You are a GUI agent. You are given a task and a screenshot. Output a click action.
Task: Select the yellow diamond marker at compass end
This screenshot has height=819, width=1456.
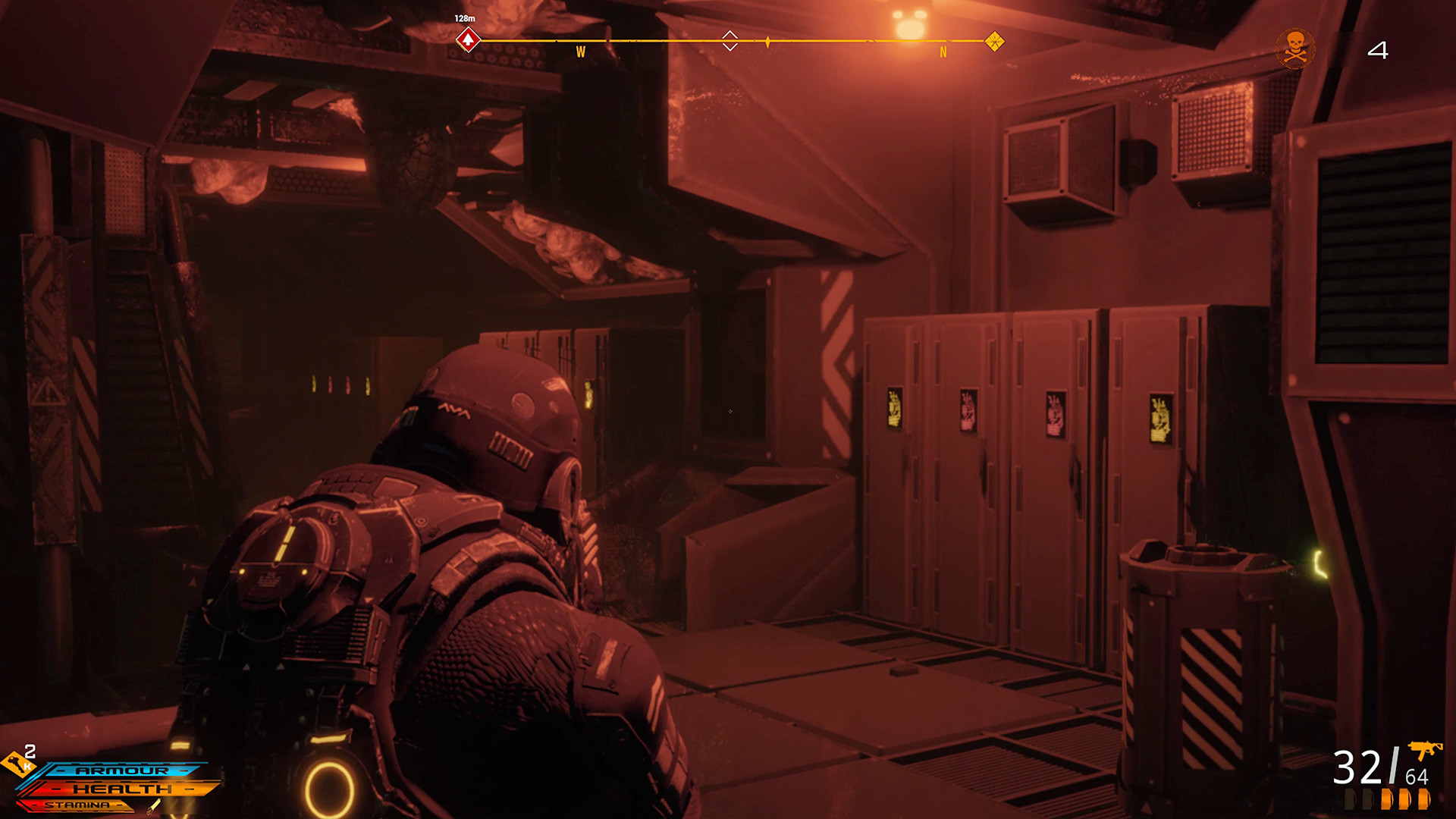(x=994, y=41)
